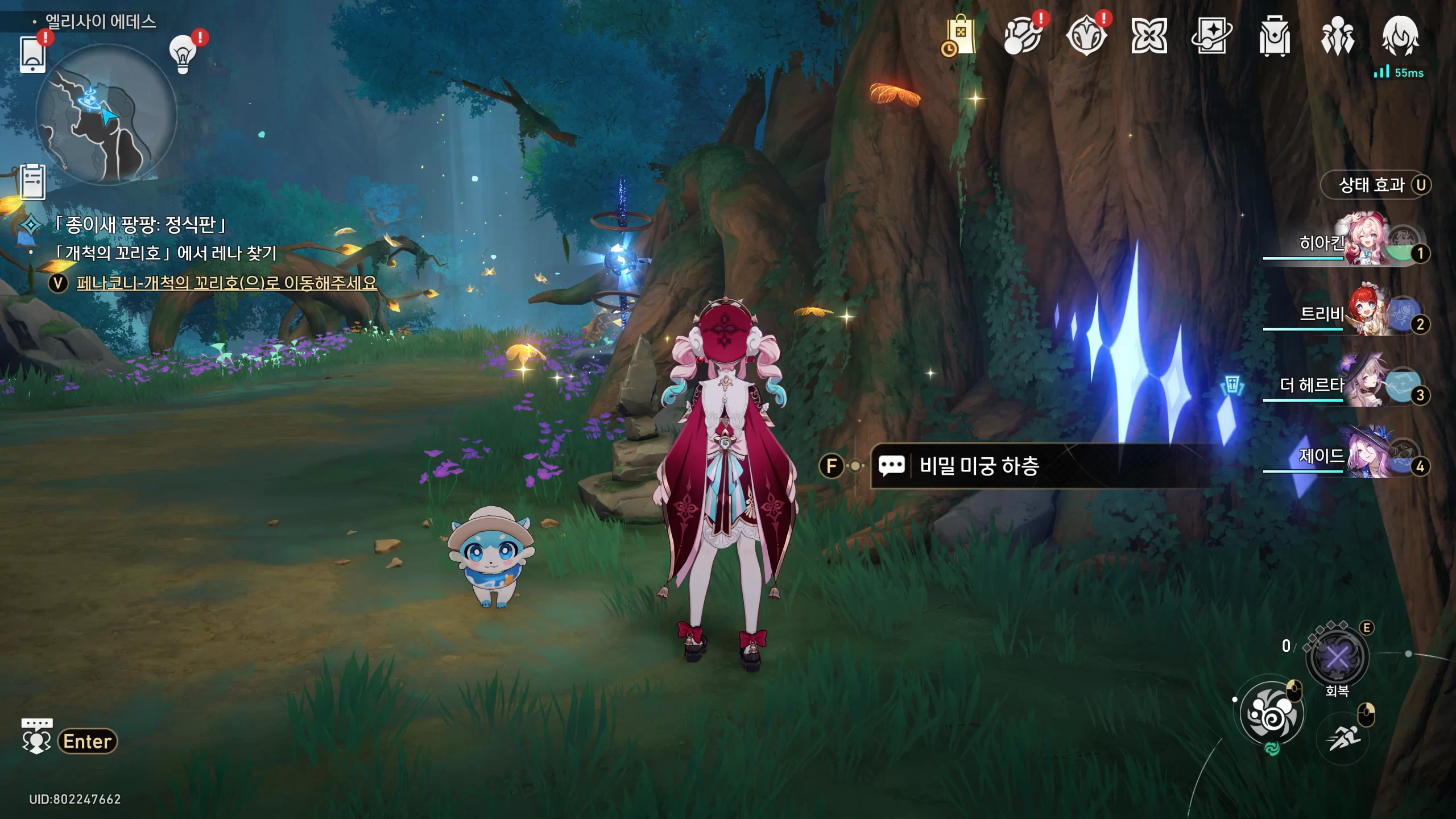
Task: Open the phone menu icon
Action: 32,54
